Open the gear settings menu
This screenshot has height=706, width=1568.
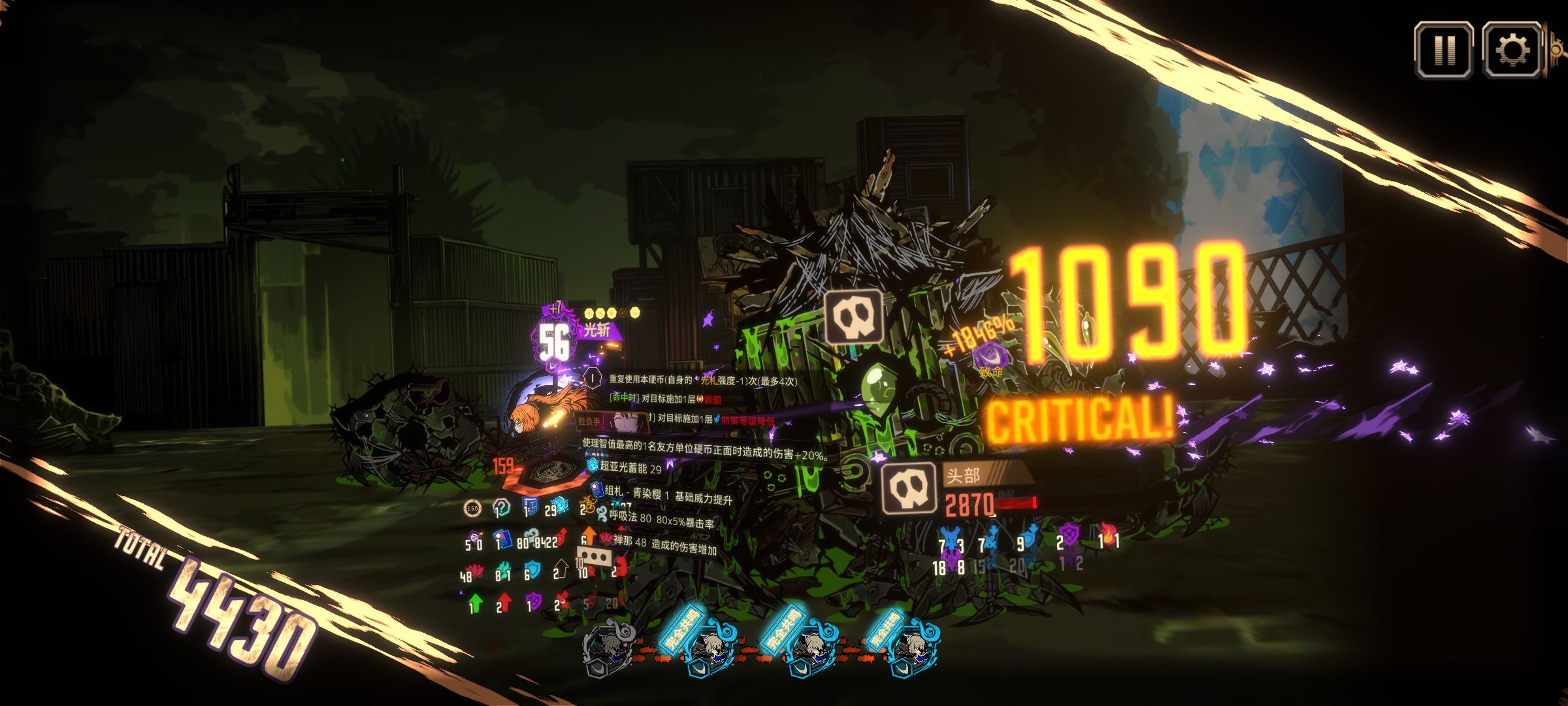tap(1512, 50)
